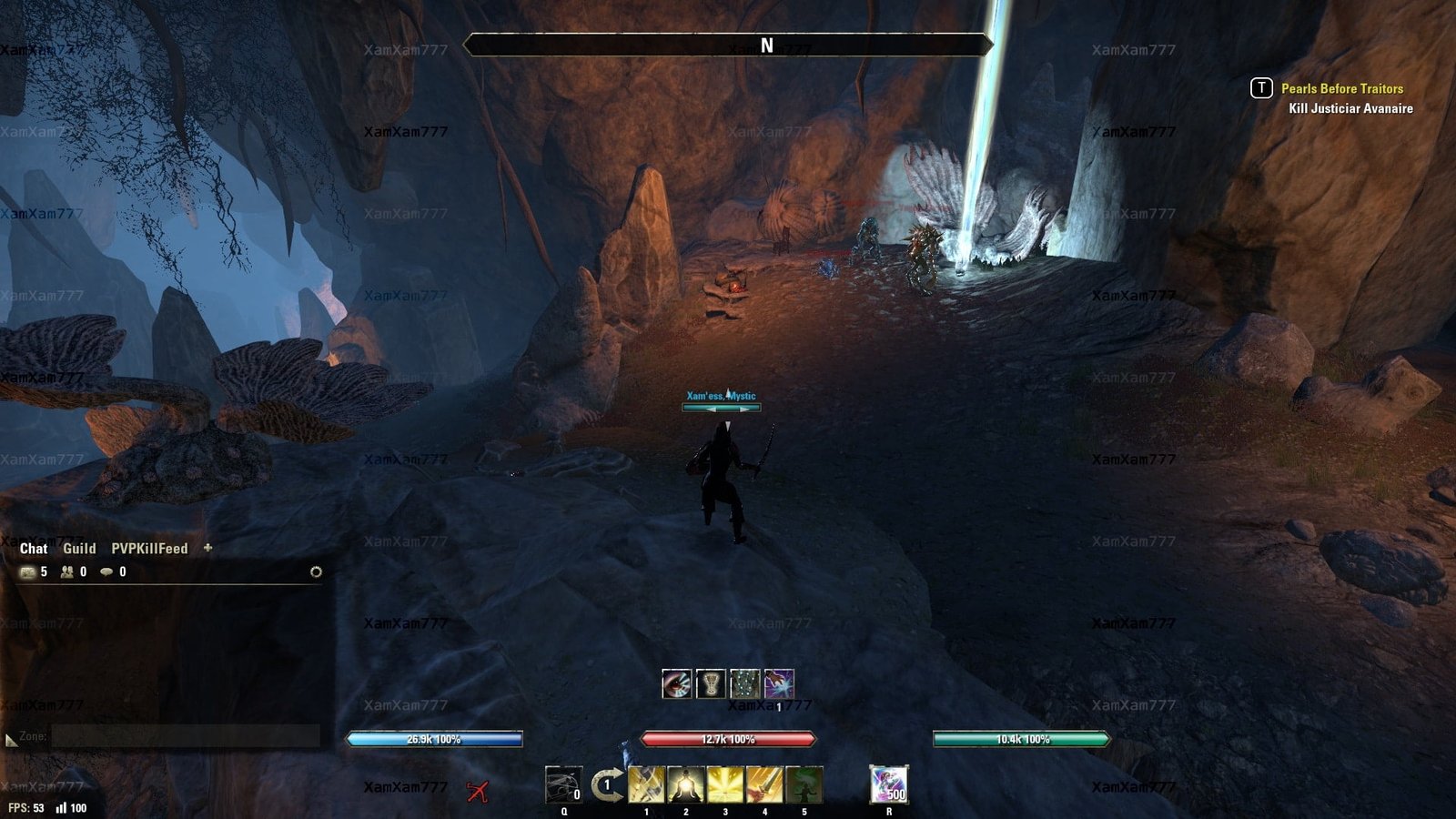Trigger the golden sword strike ability
The height and width of the screenshot is (819, 1456).
[764, 784]
